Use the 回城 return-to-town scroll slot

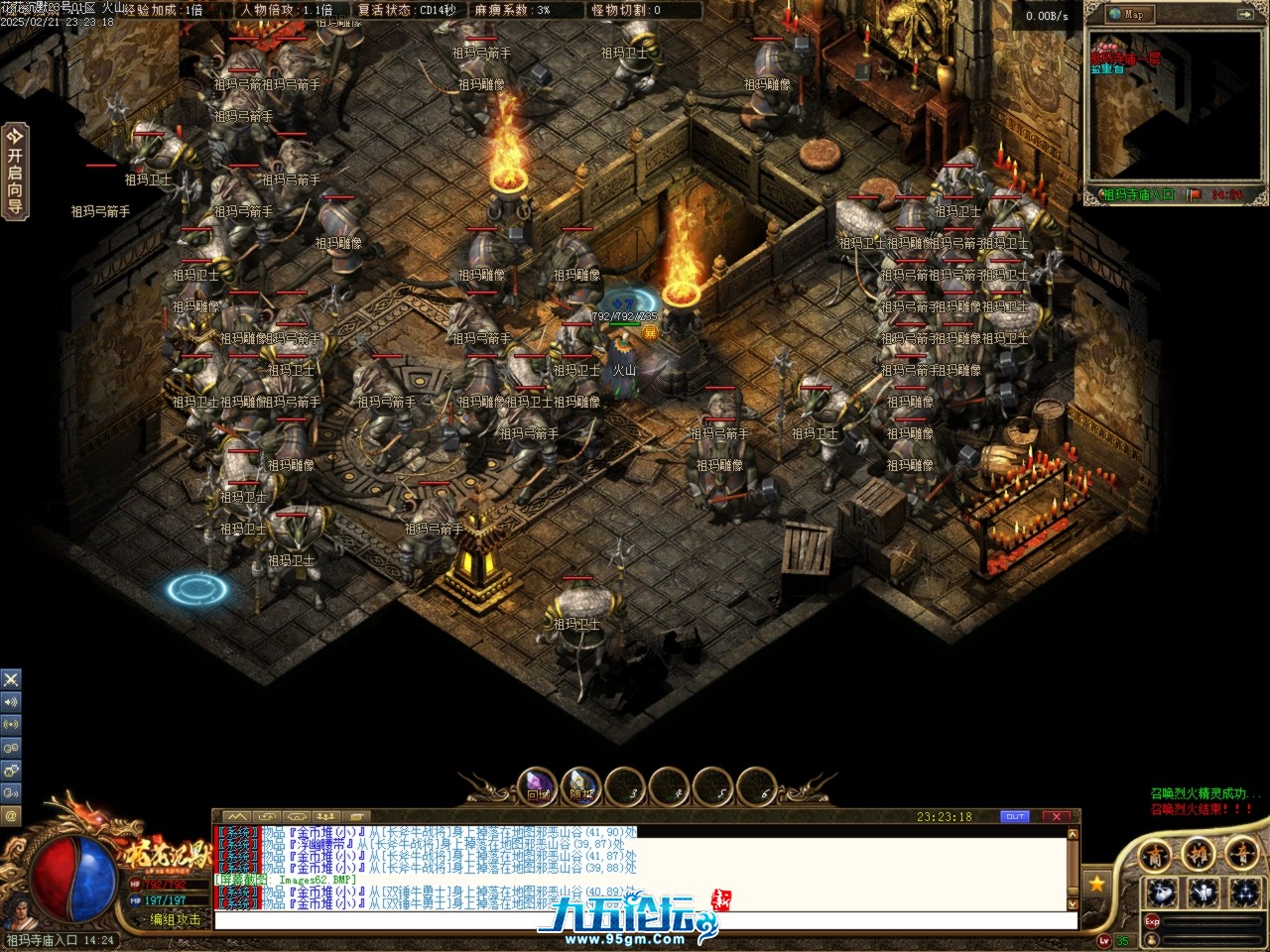pos(538,788)
